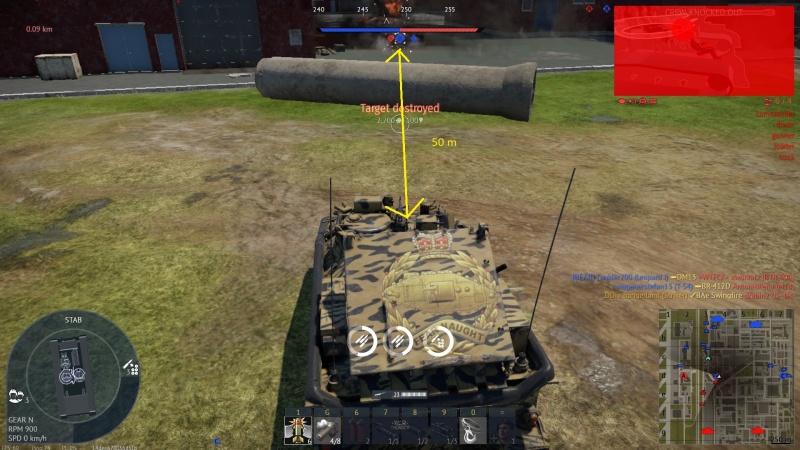Click the crew count icon
Image resolution: width=800 pixels, height=450 pixels.
tap(17, 396)
